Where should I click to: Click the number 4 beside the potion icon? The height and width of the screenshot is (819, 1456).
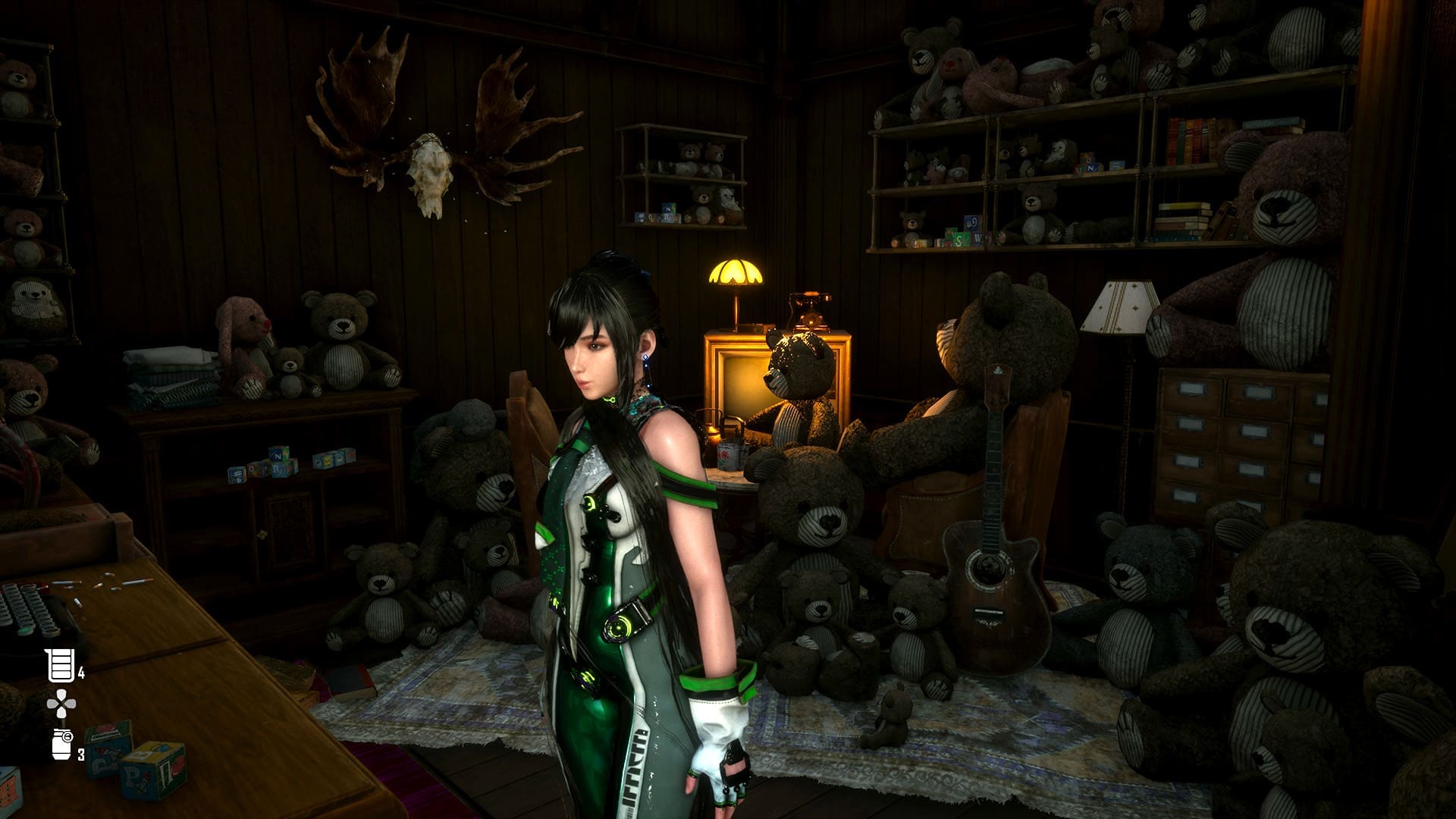tap(81, 673)
